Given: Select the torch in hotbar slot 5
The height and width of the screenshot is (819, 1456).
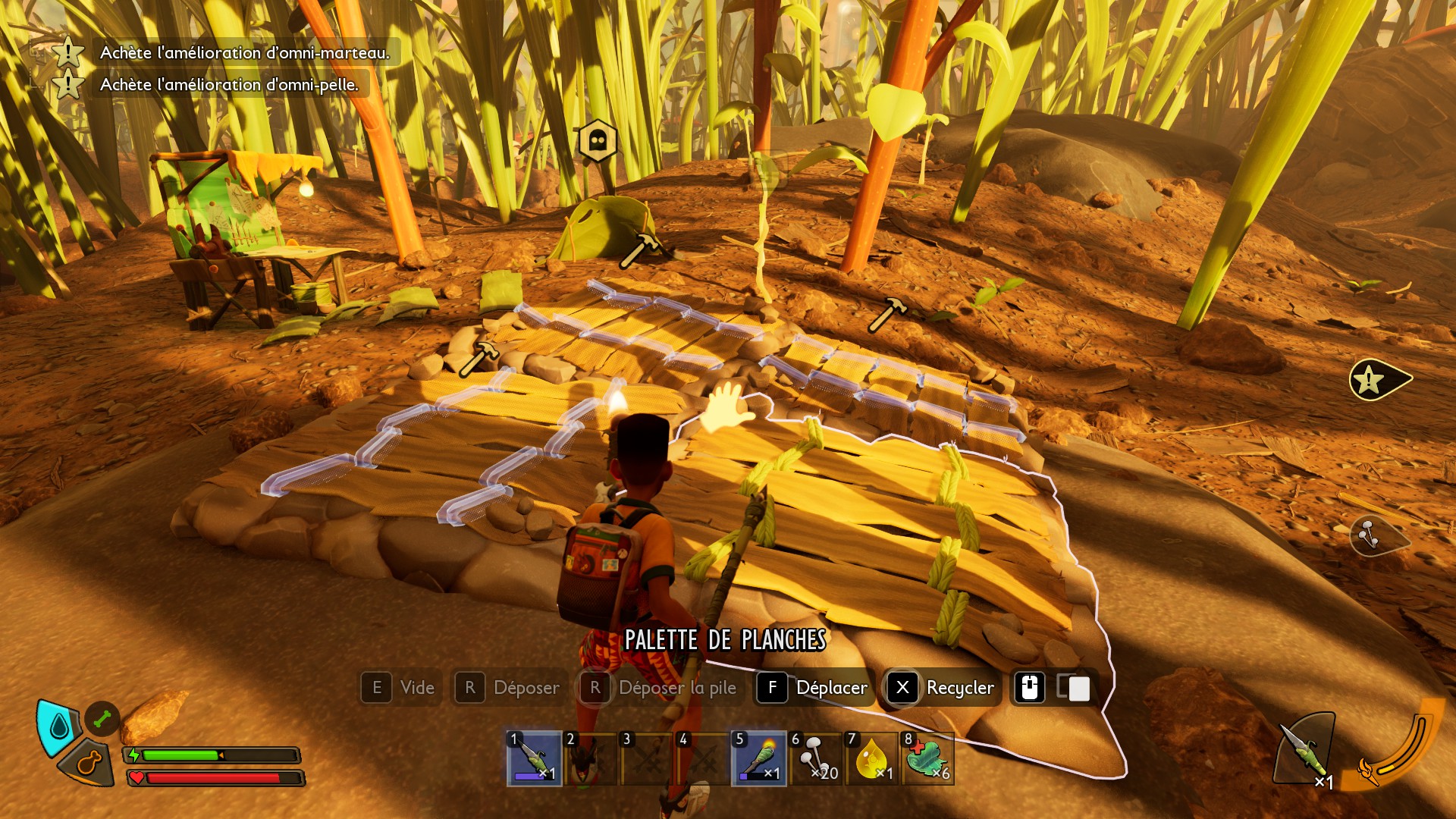Looking at the screenshot, I should click(x=758, y=758).
